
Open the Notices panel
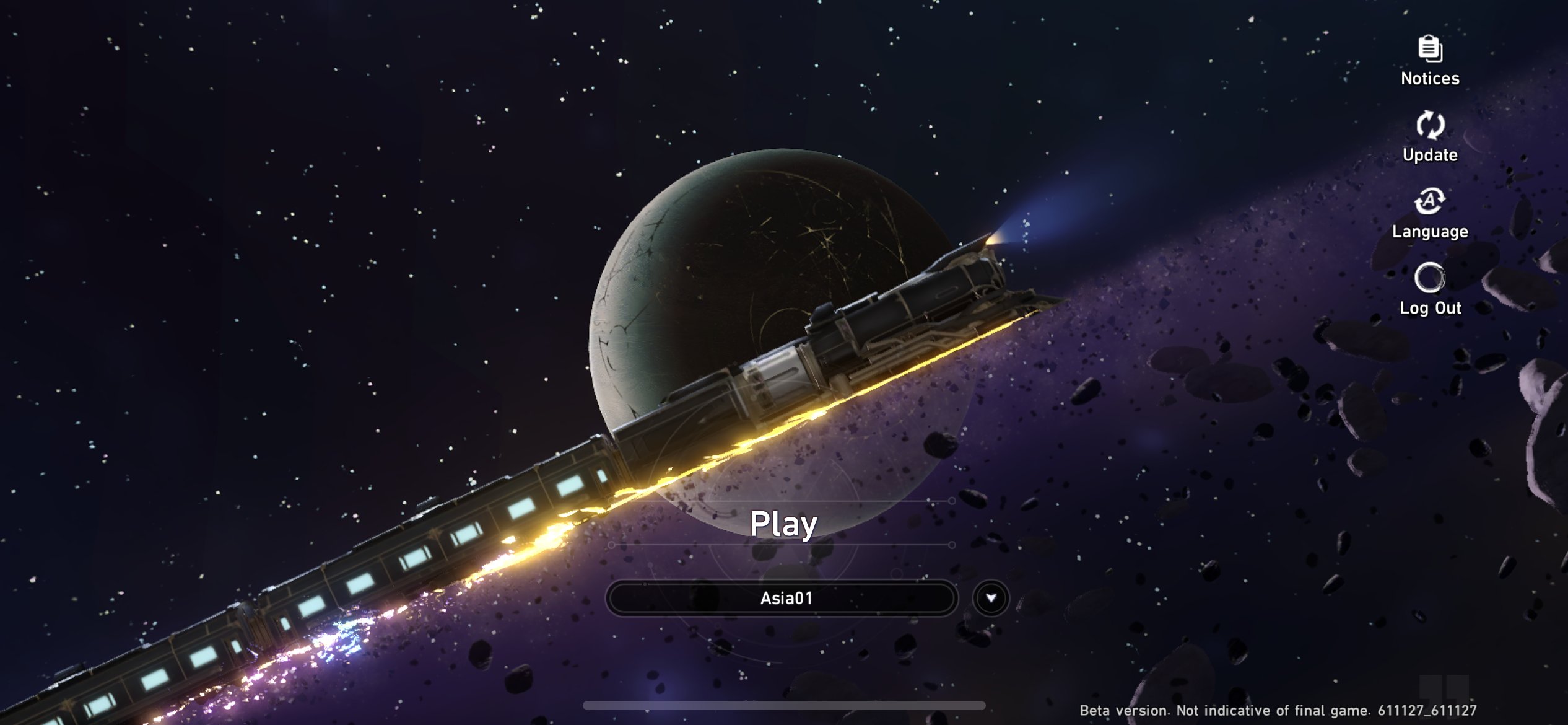pos(1430,61)
